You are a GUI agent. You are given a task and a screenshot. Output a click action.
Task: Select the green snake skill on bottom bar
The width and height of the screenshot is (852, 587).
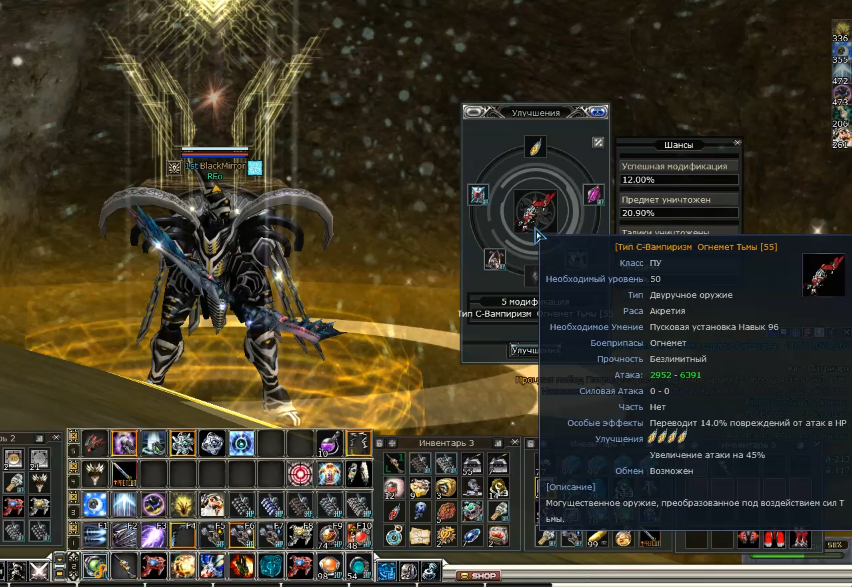coord(96,567)
